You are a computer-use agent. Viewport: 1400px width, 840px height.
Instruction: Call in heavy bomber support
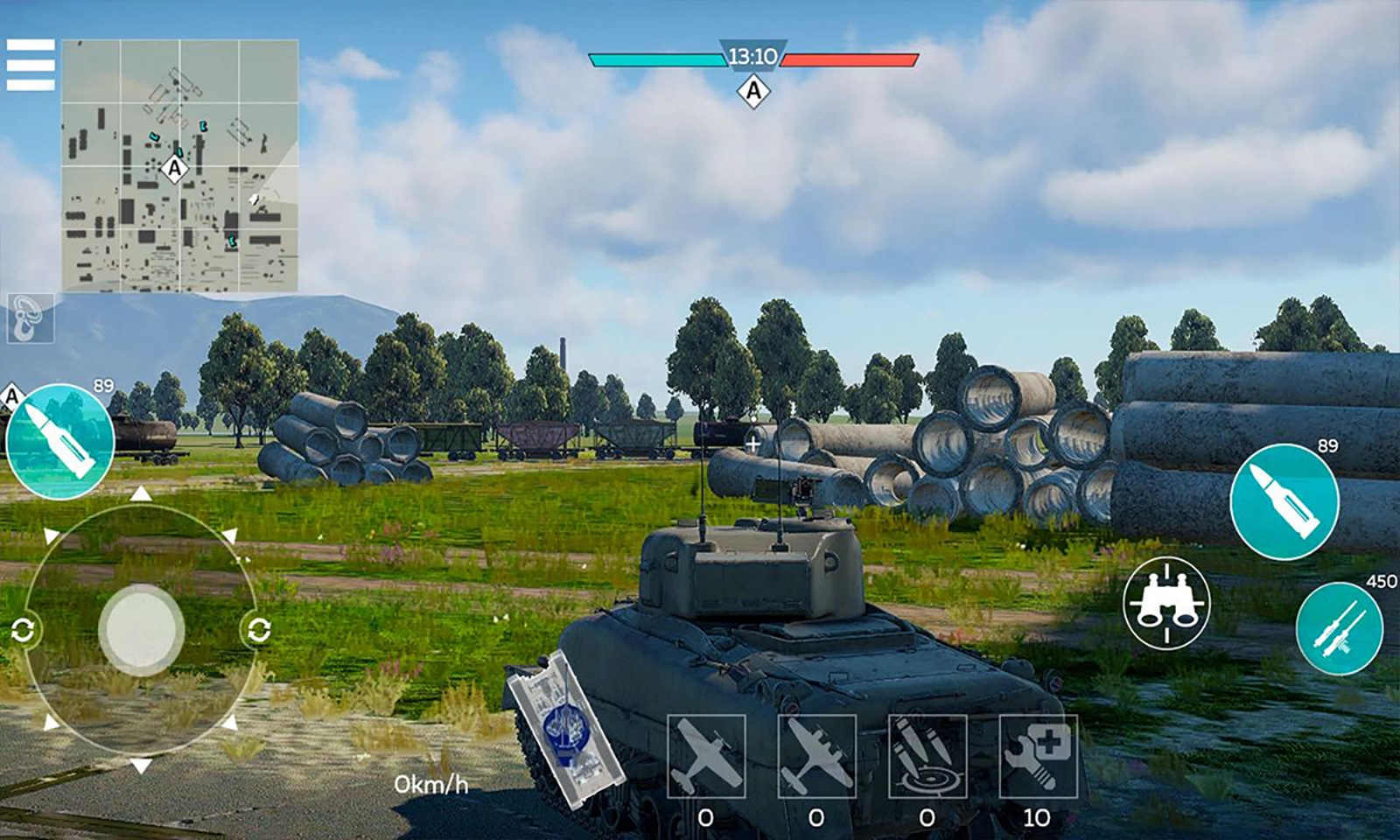[x=818, y=754]
